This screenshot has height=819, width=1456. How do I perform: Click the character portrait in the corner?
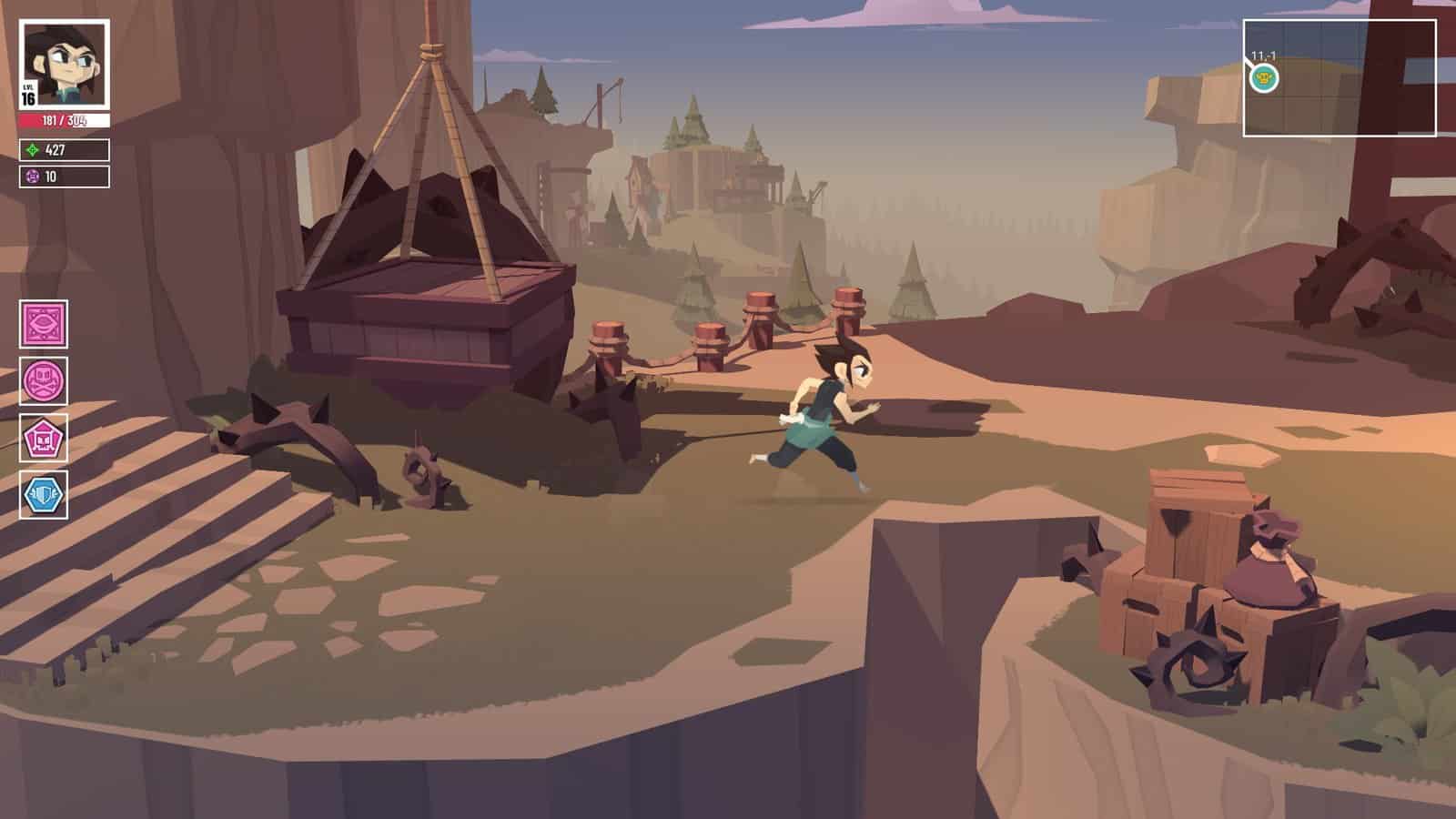tap(65, 64)
